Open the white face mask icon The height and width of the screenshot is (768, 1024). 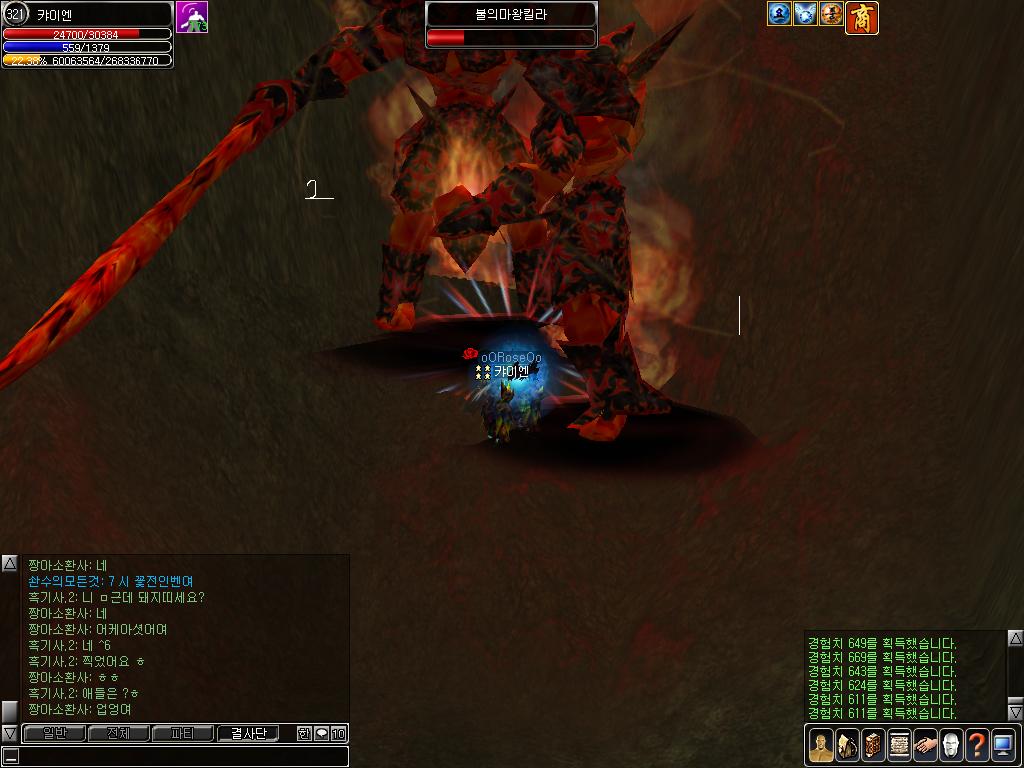click(951, 745)
